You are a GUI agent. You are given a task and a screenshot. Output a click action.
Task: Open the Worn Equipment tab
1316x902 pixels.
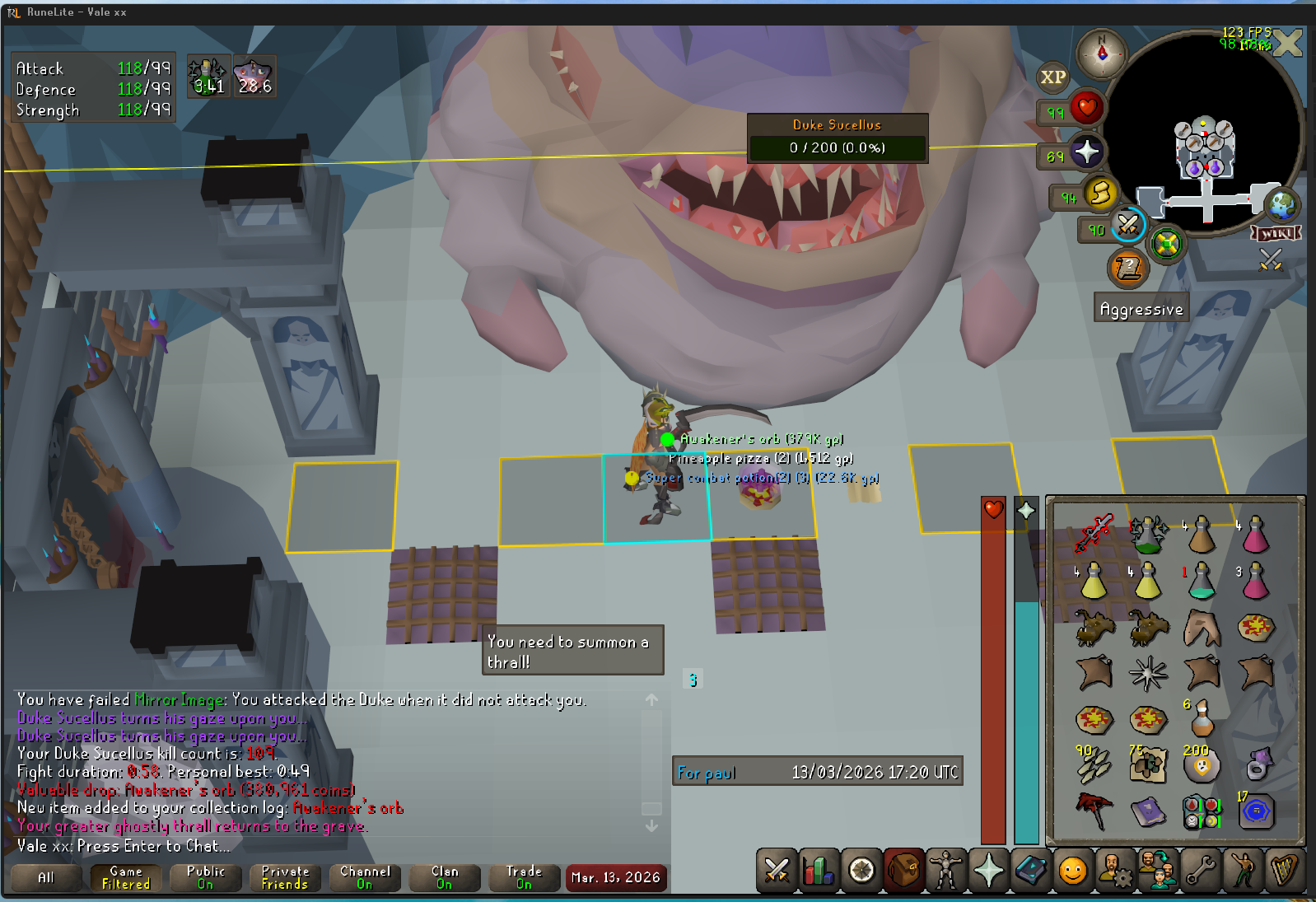pos(945,870)
